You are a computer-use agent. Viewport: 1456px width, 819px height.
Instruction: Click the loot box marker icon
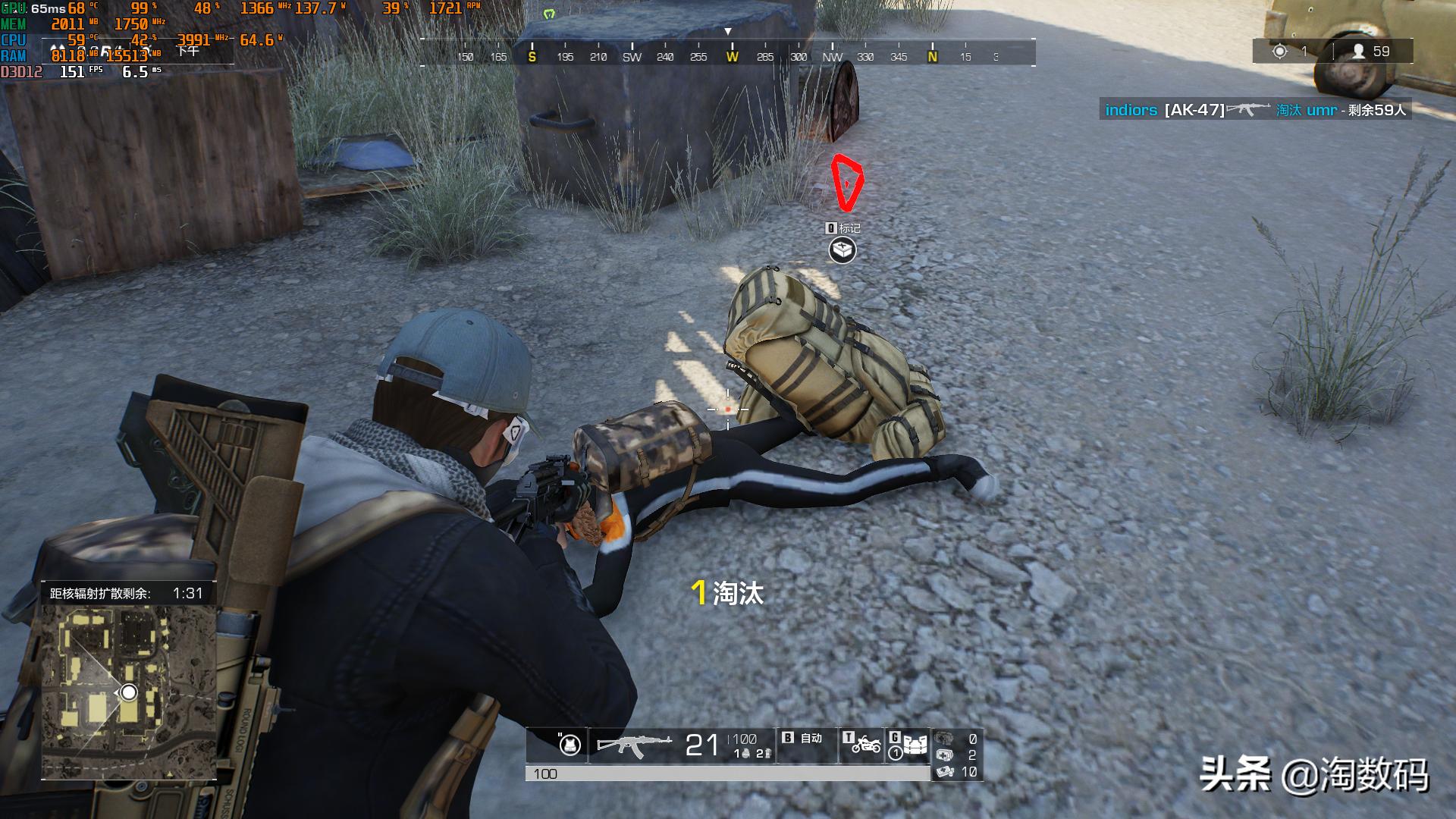point(842,249)
